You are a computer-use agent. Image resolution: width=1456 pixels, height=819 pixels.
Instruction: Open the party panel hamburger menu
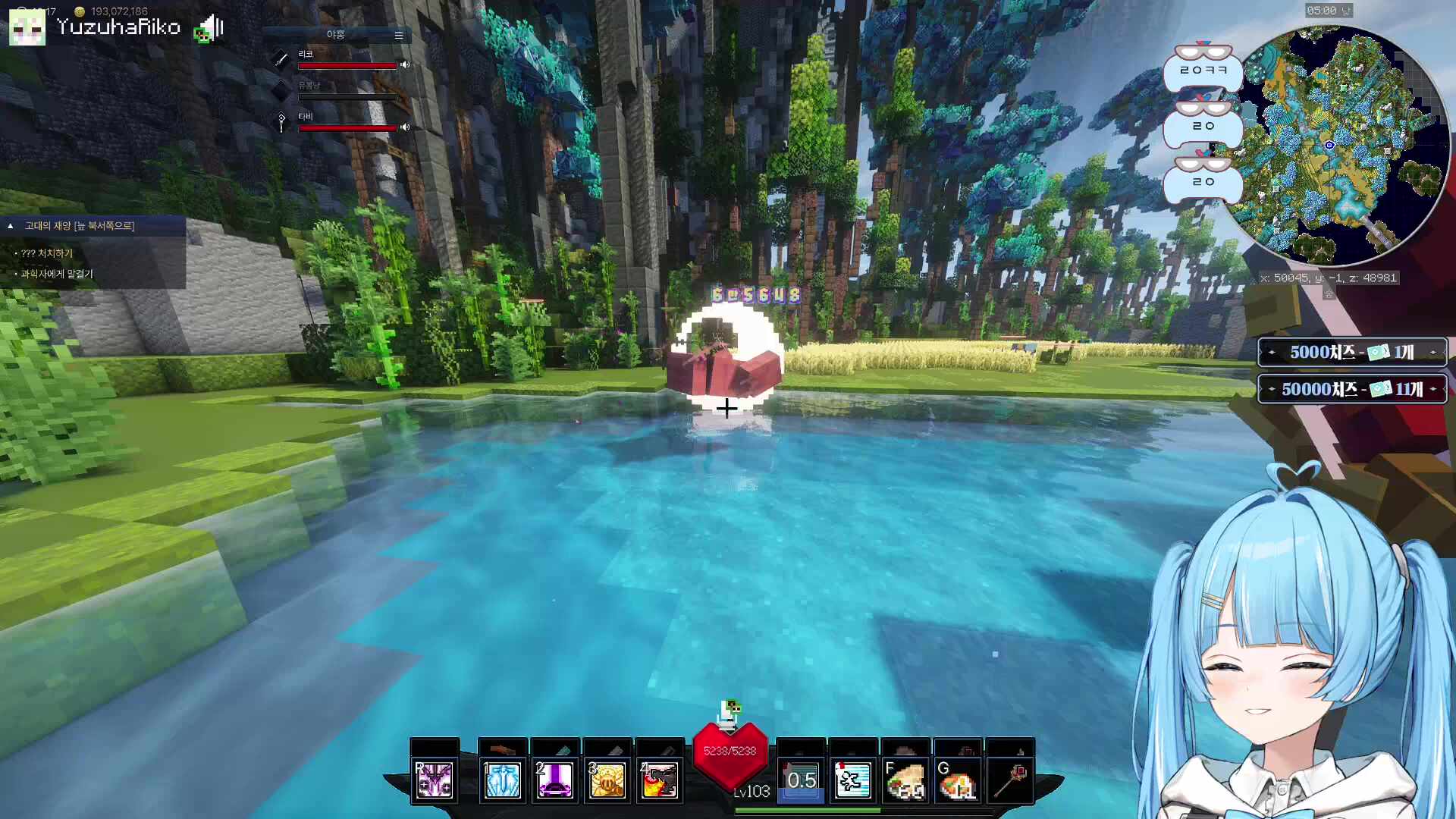point(398,35)
